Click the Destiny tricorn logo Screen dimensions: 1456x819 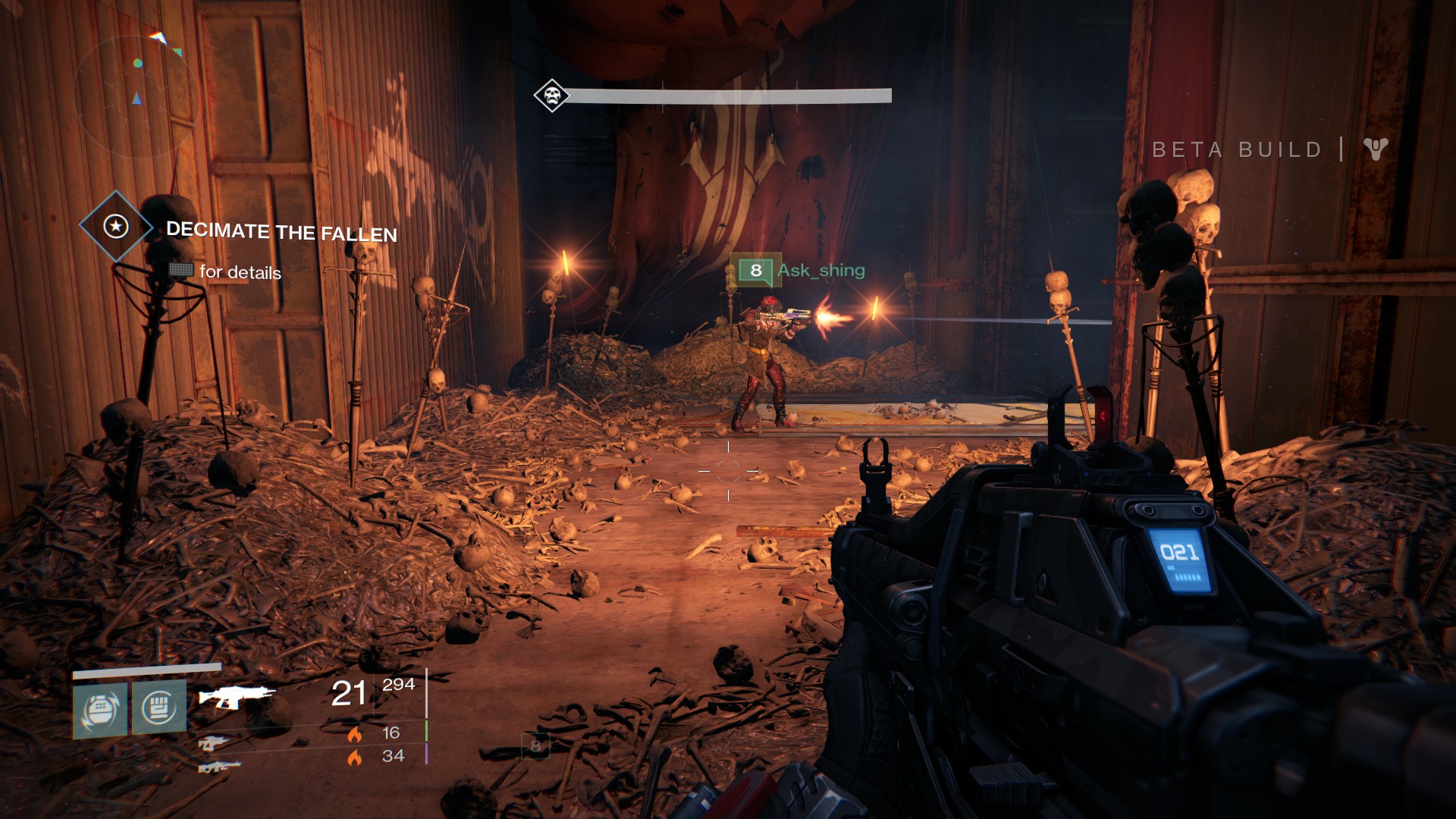(1376, 149)
